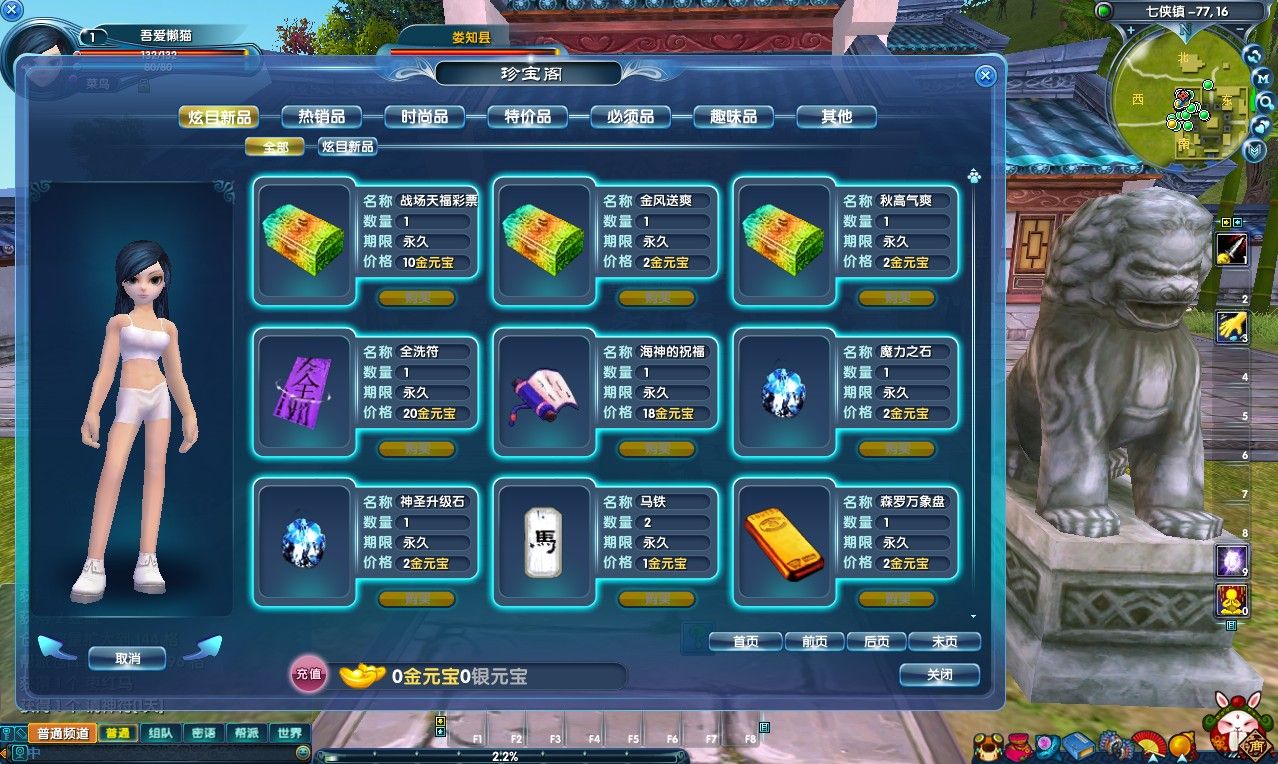Switch chat to the 世界 channel

[x=290, y=733]
